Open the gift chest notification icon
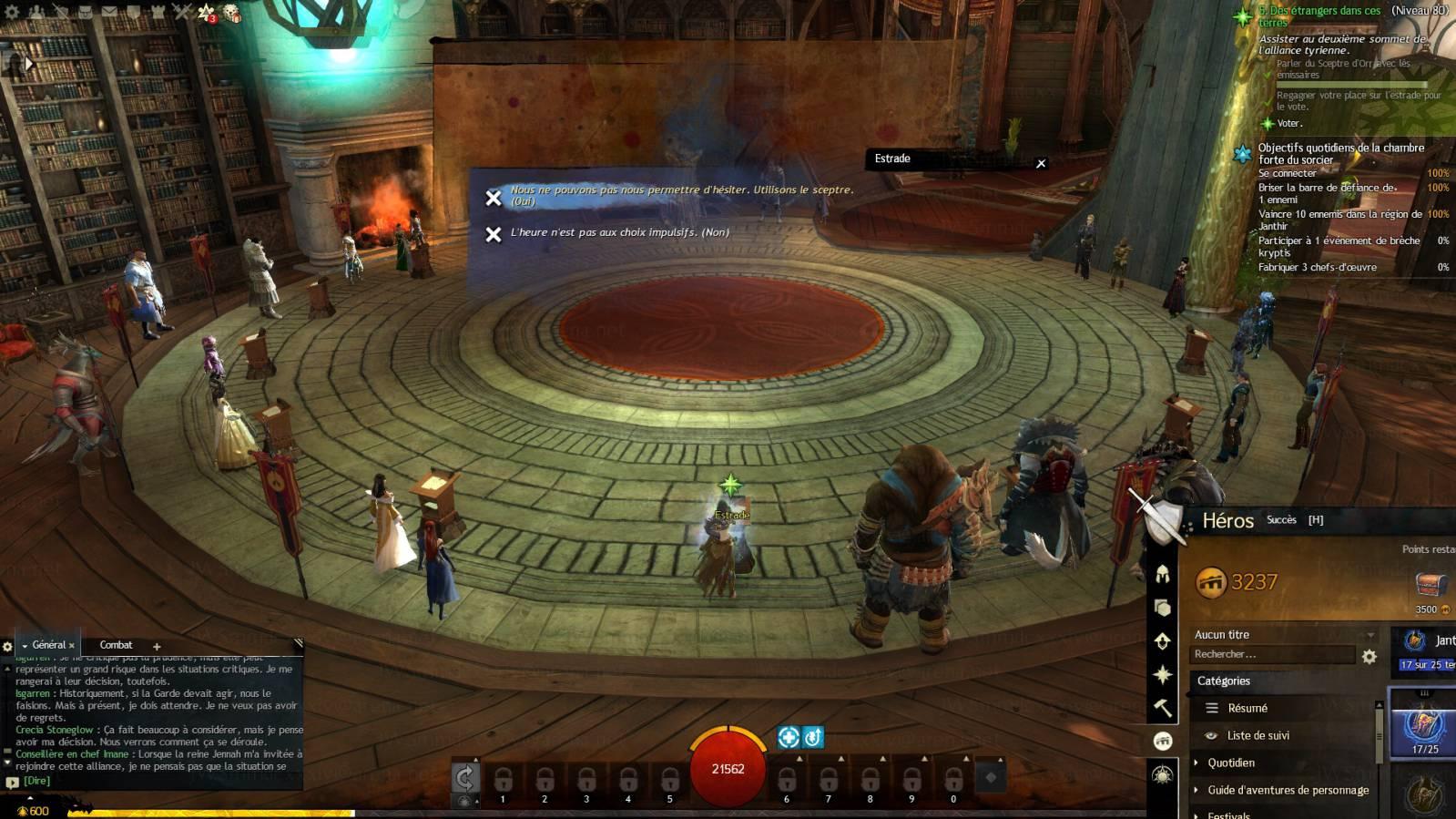Viewport: 1456px width, 819px height. tap(232, 14)
